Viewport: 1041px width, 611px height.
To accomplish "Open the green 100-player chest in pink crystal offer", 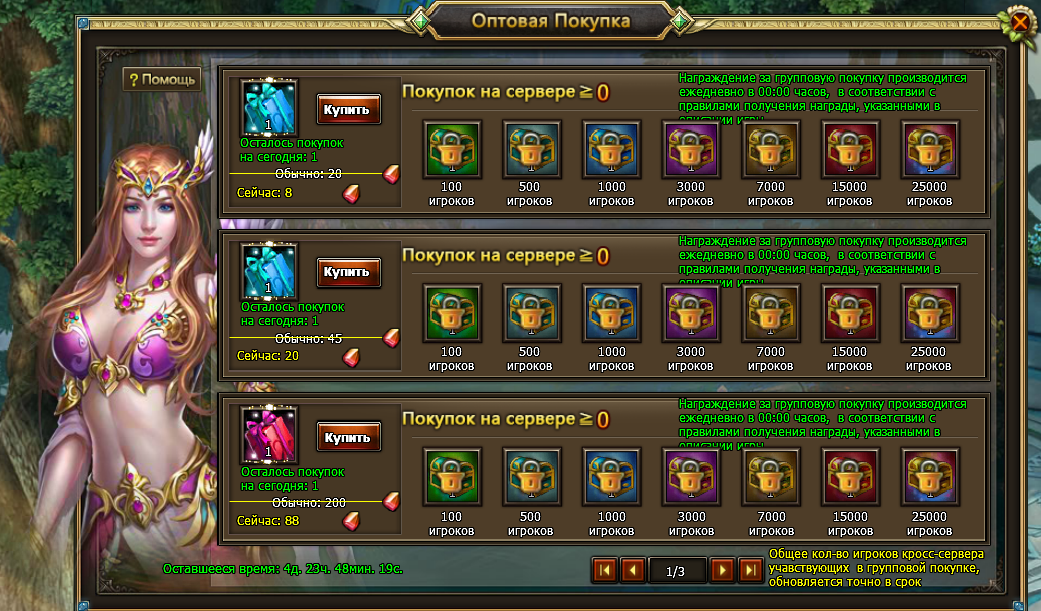I will pyautogui.click(x=452, y=476).
